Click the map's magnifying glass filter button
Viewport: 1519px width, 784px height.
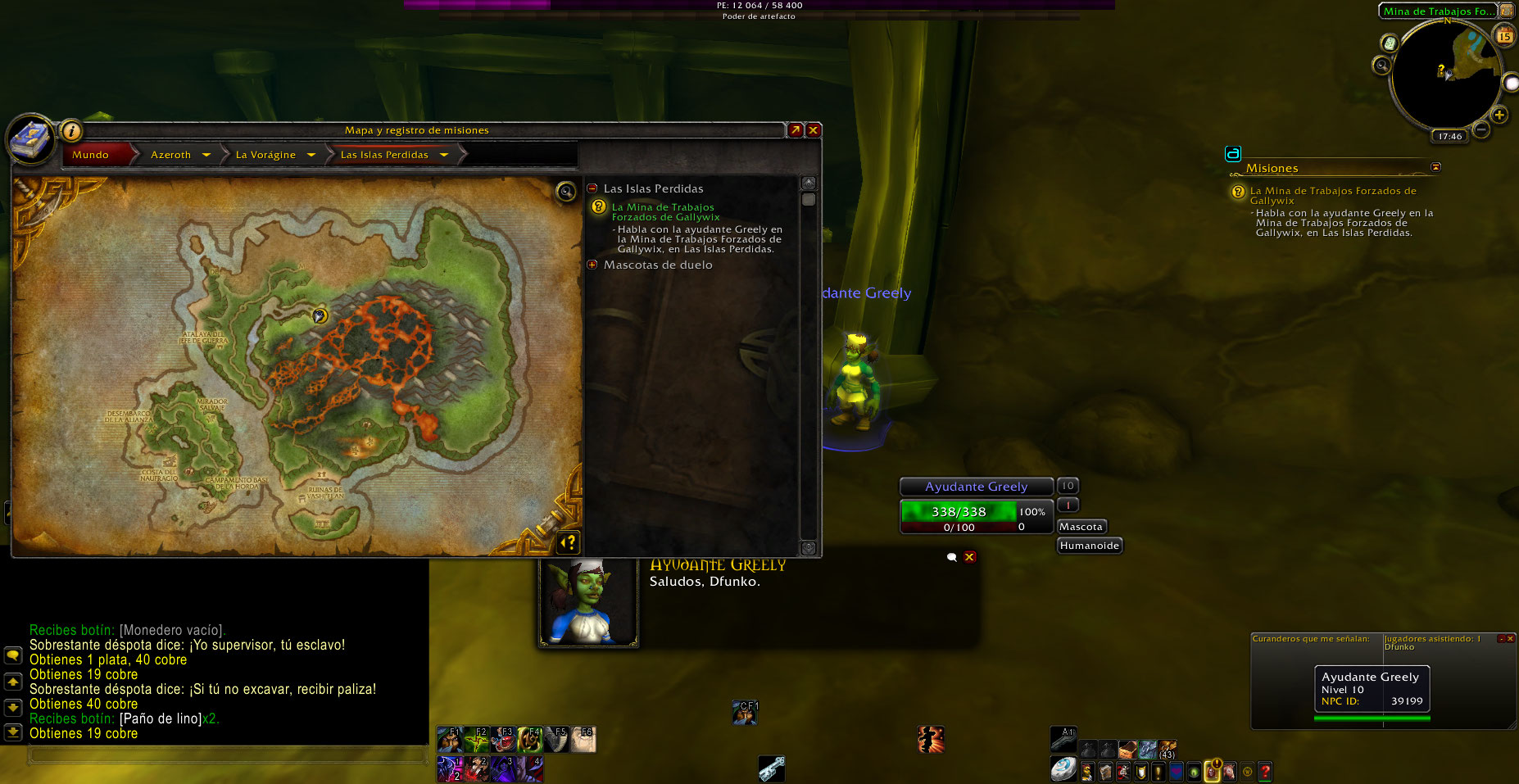(565, 192)
